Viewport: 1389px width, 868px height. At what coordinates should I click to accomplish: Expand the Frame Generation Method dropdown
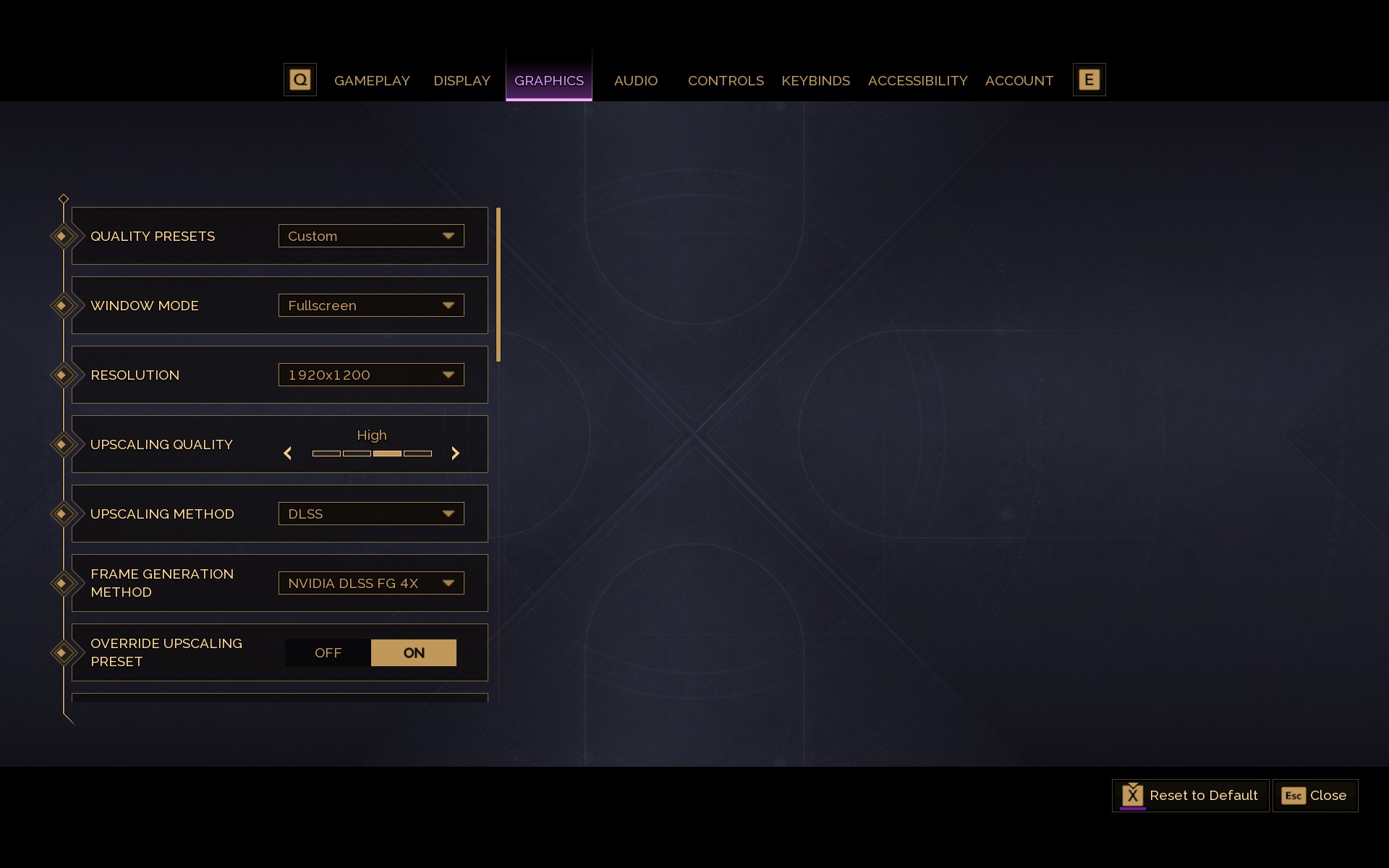point(371,583)
